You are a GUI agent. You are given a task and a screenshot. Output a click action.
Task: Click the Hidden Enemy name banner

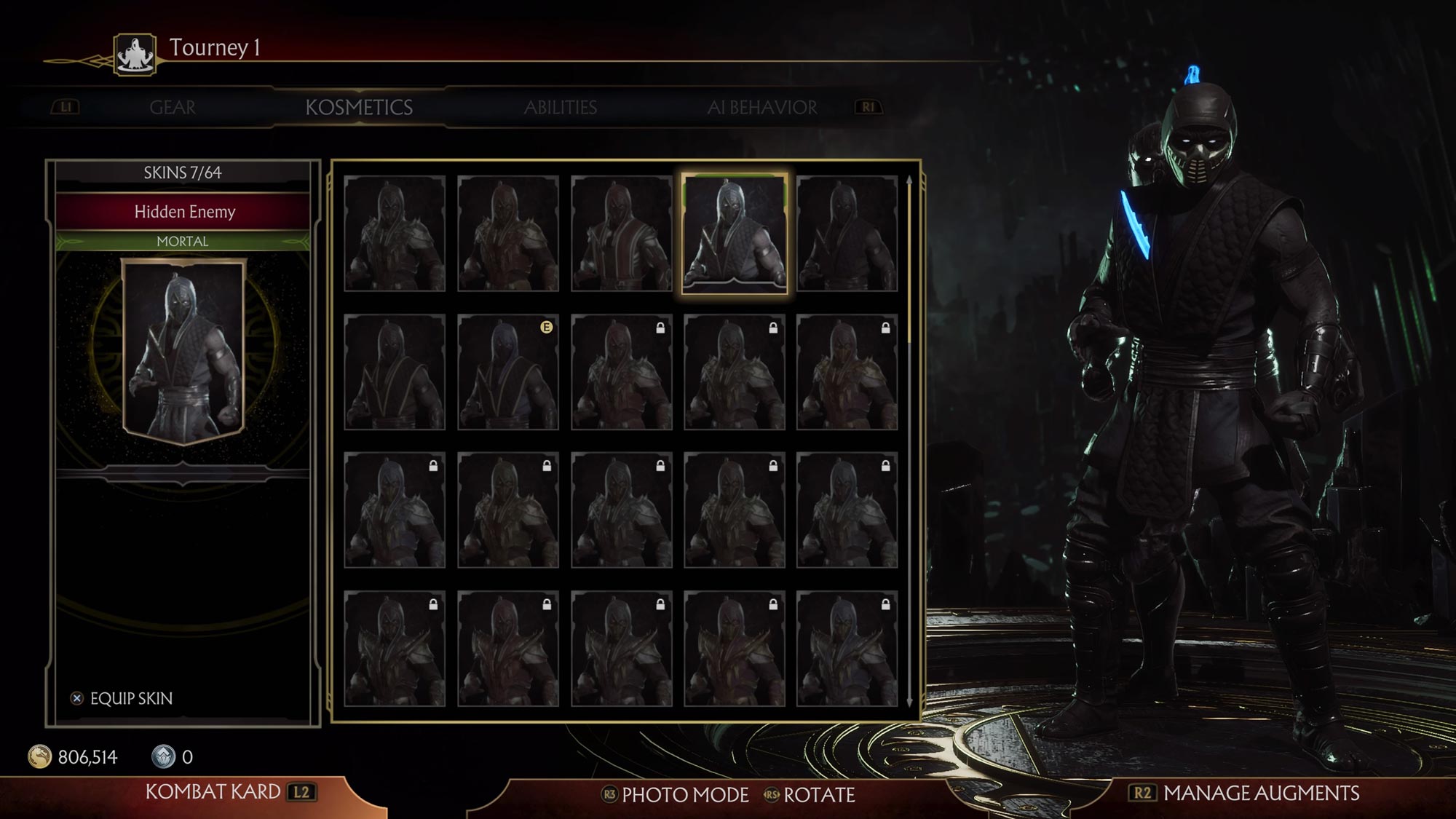(184, 213)
